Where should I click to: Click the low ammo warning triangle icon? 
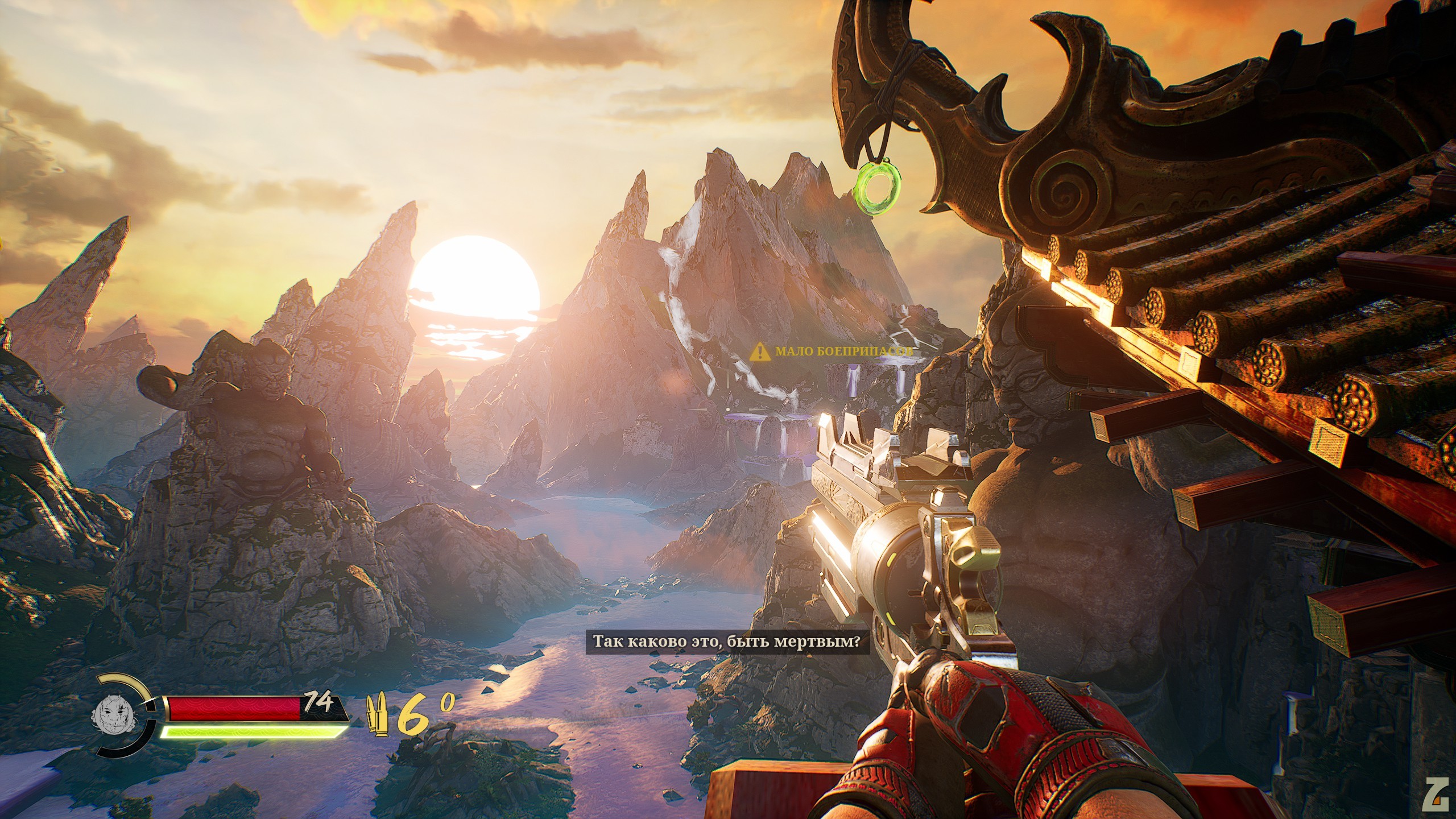click(x=759, y=352)
